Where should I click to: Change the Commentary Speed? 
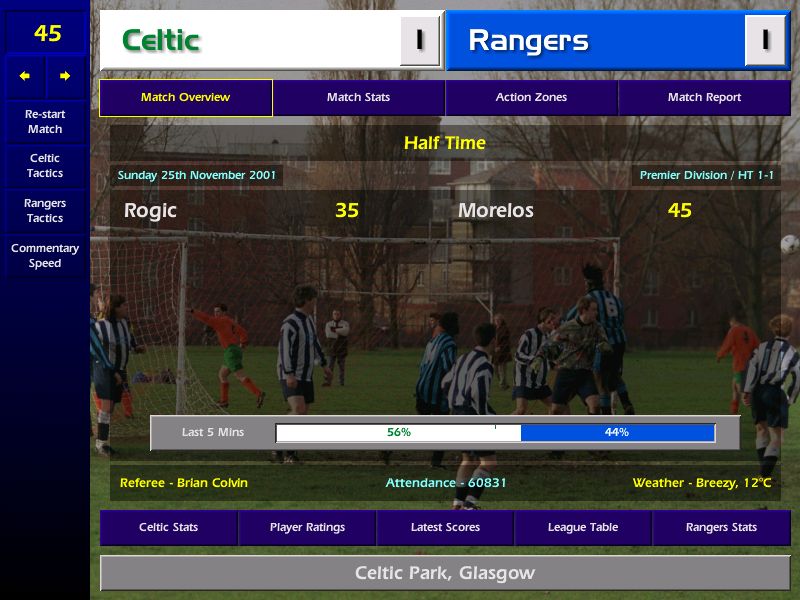[45, 256]
